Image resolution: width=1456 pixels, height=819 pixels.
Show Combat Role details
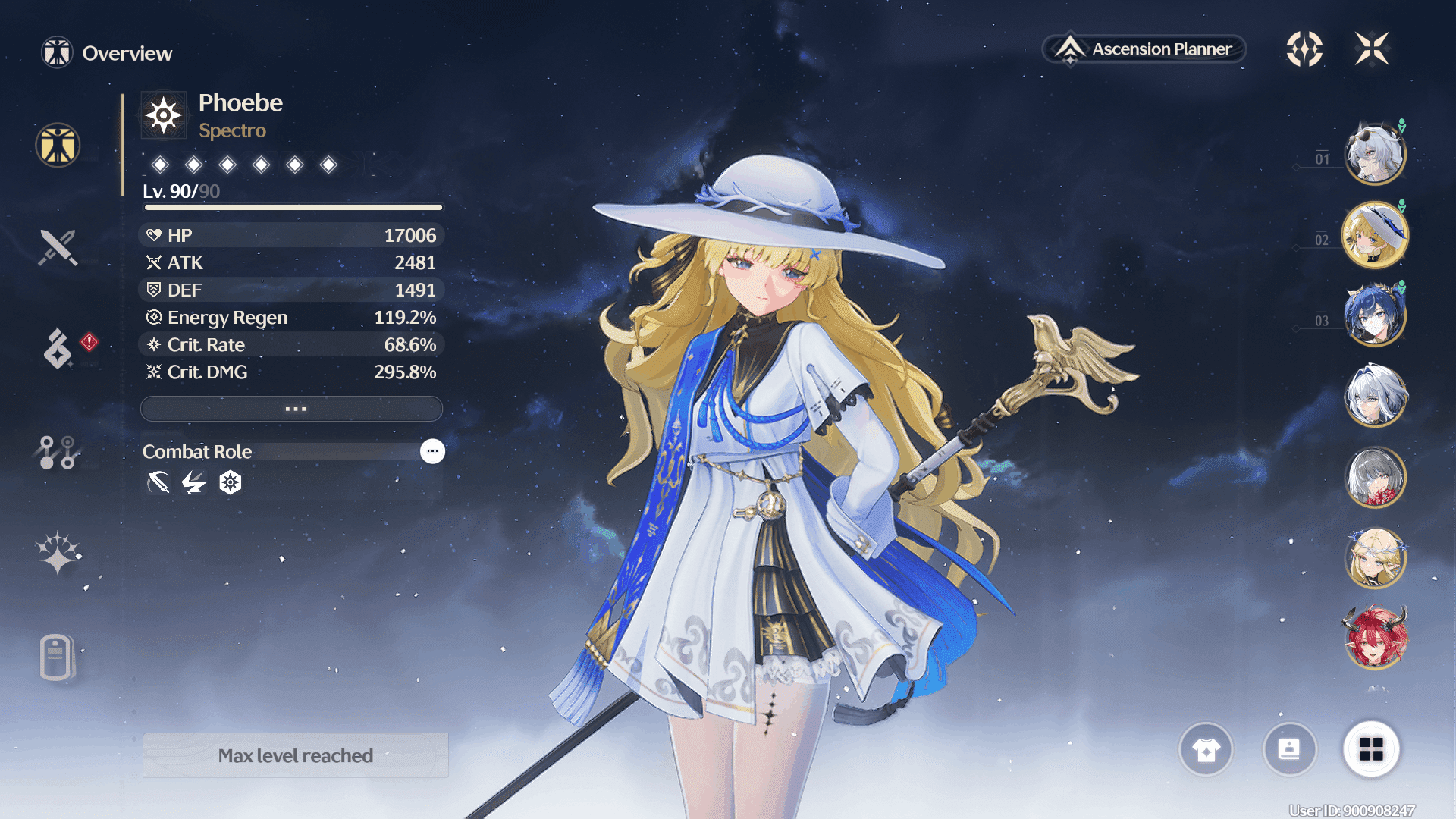point(432,451)
